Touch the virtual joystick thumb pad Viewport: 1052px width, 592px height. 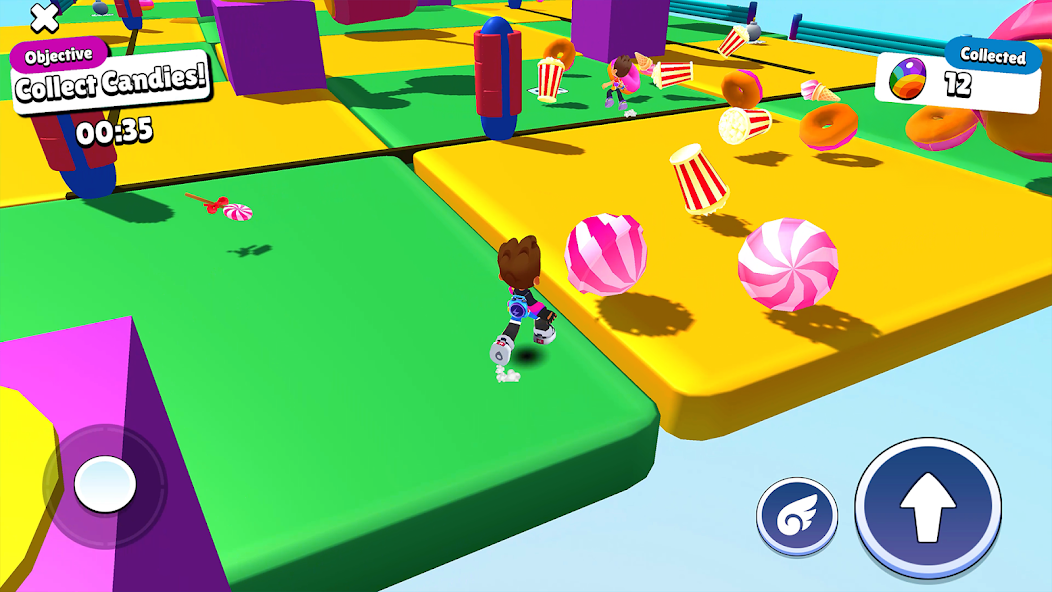tap(104, 485)
